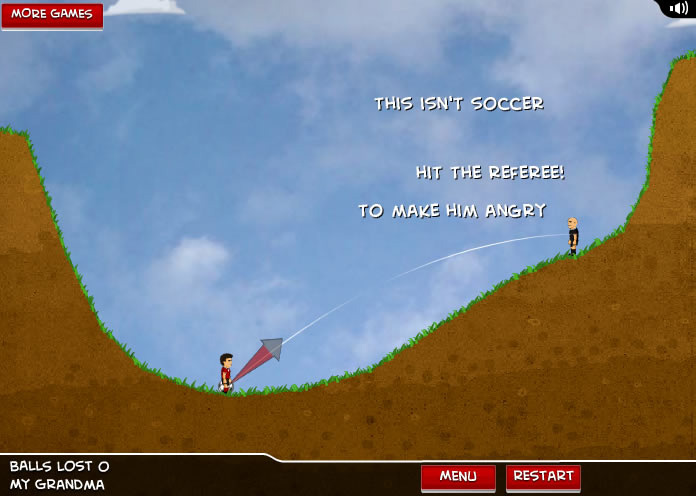Toggle the sound speaker icon
696x496 pixels.
click(678, 9)
